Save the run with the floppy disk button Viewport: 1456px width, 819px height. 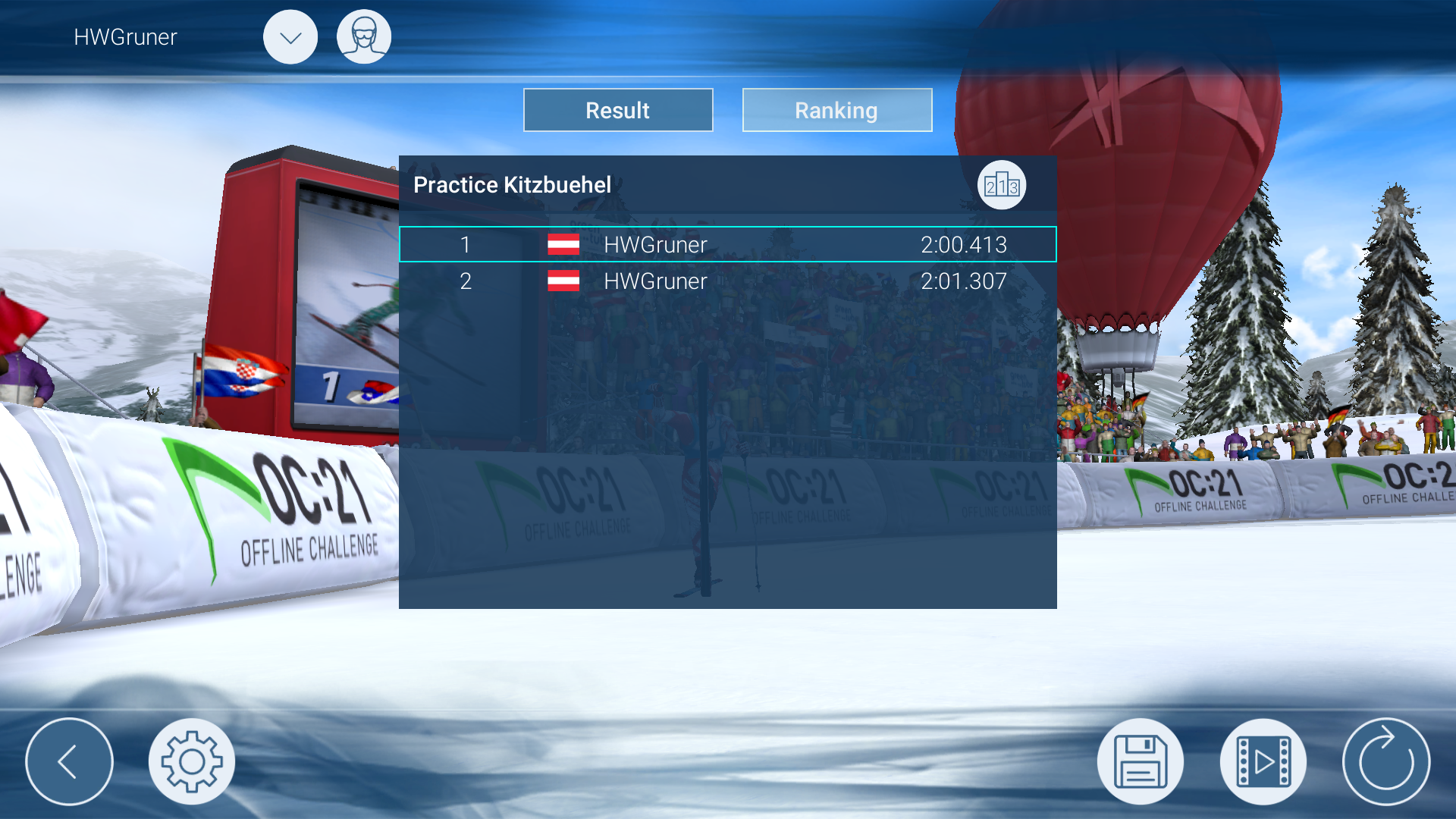click(1140, 761)
